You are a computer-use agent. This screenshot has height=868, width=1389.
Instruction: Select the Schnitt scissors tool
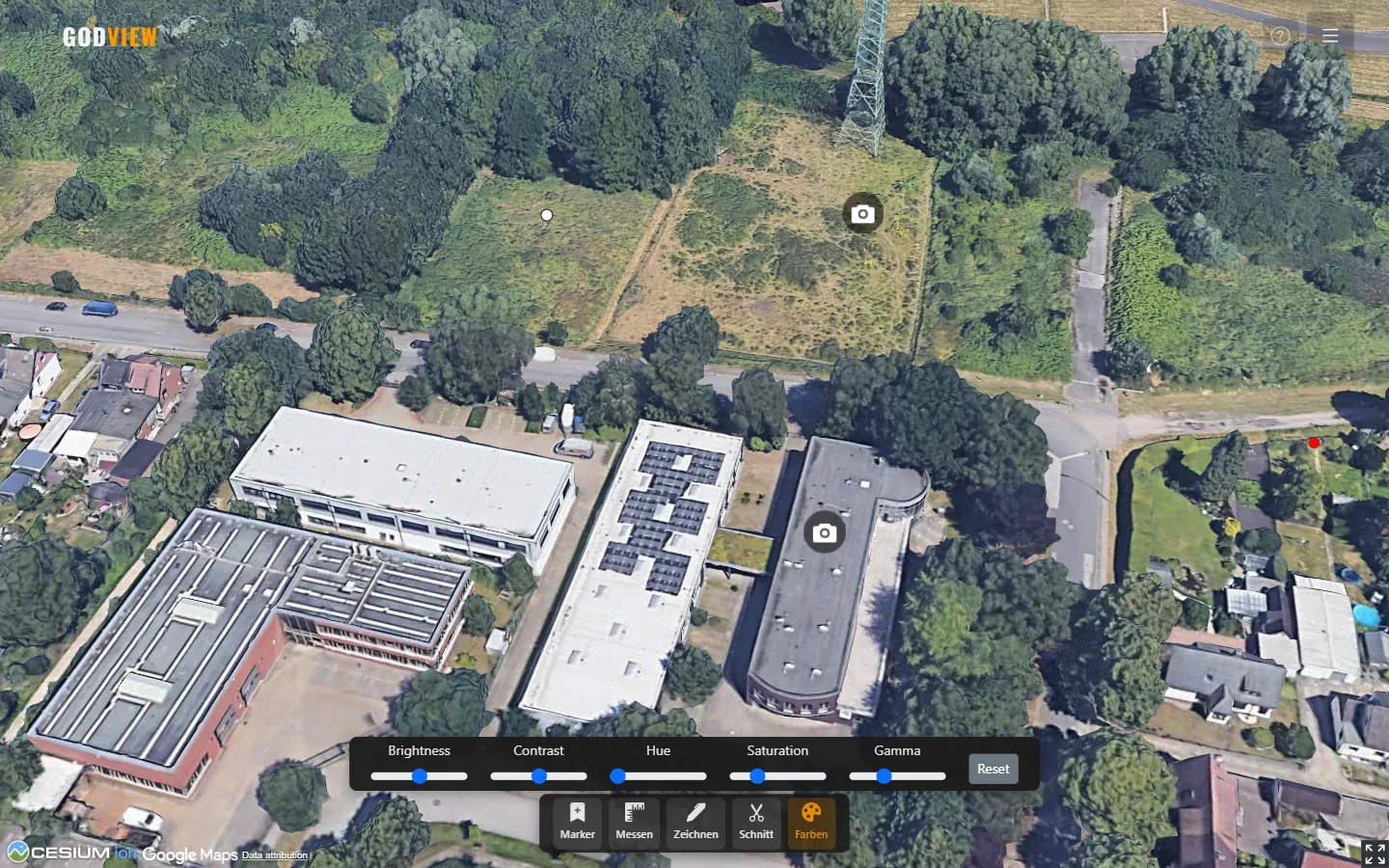click(756, 823)
